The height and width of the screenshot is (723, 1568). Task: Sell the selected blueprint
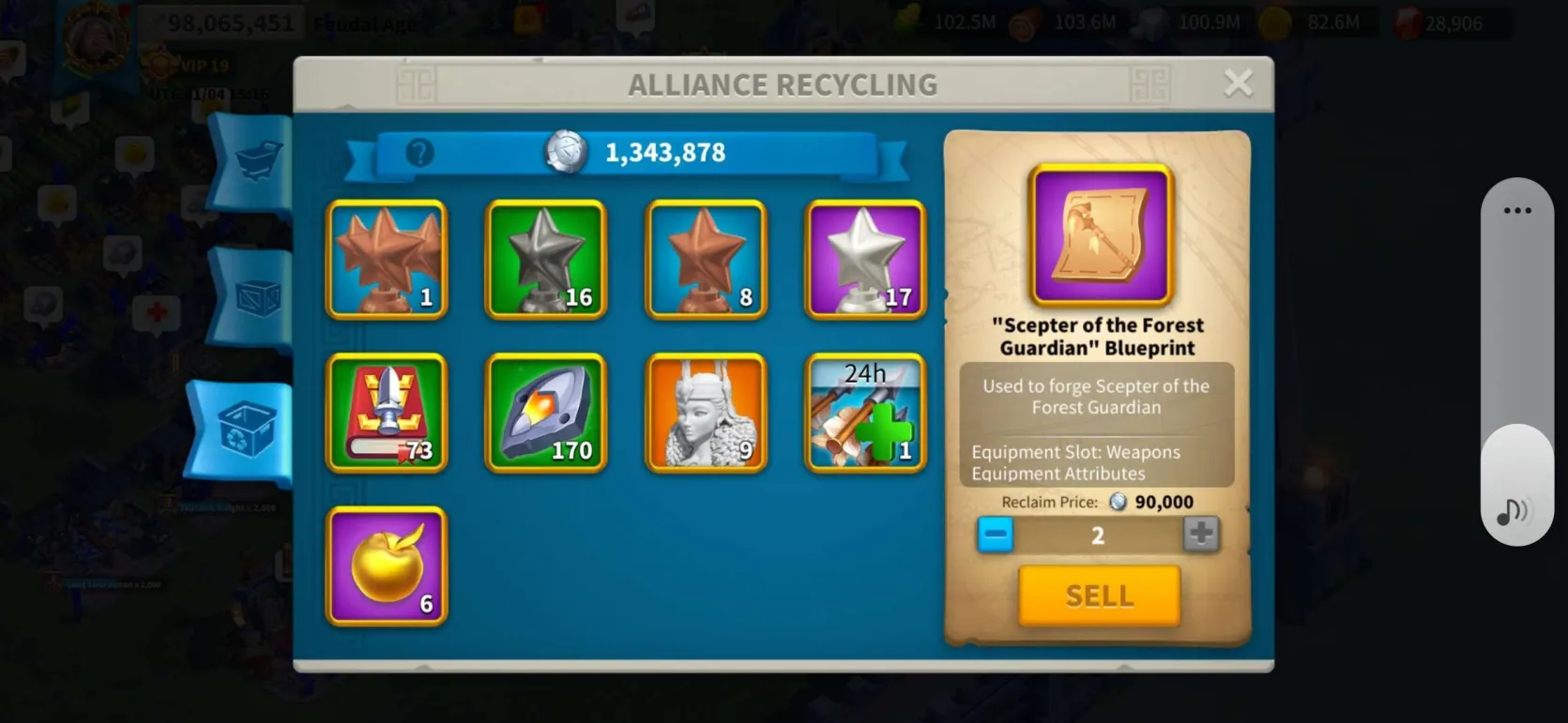(1099, 595)
